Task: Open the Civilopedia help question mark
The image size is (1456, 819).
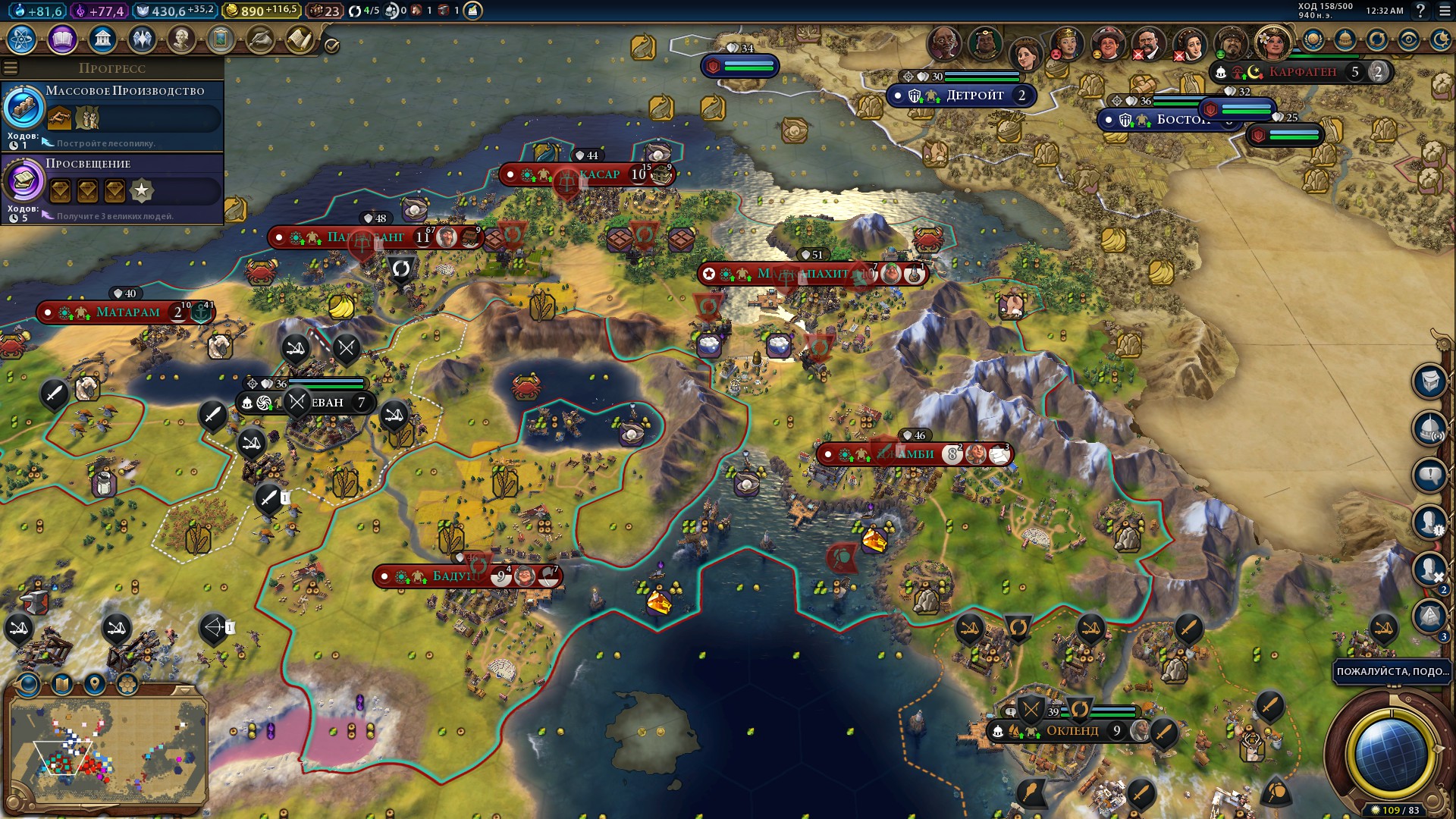Action: coord(1420,11)
